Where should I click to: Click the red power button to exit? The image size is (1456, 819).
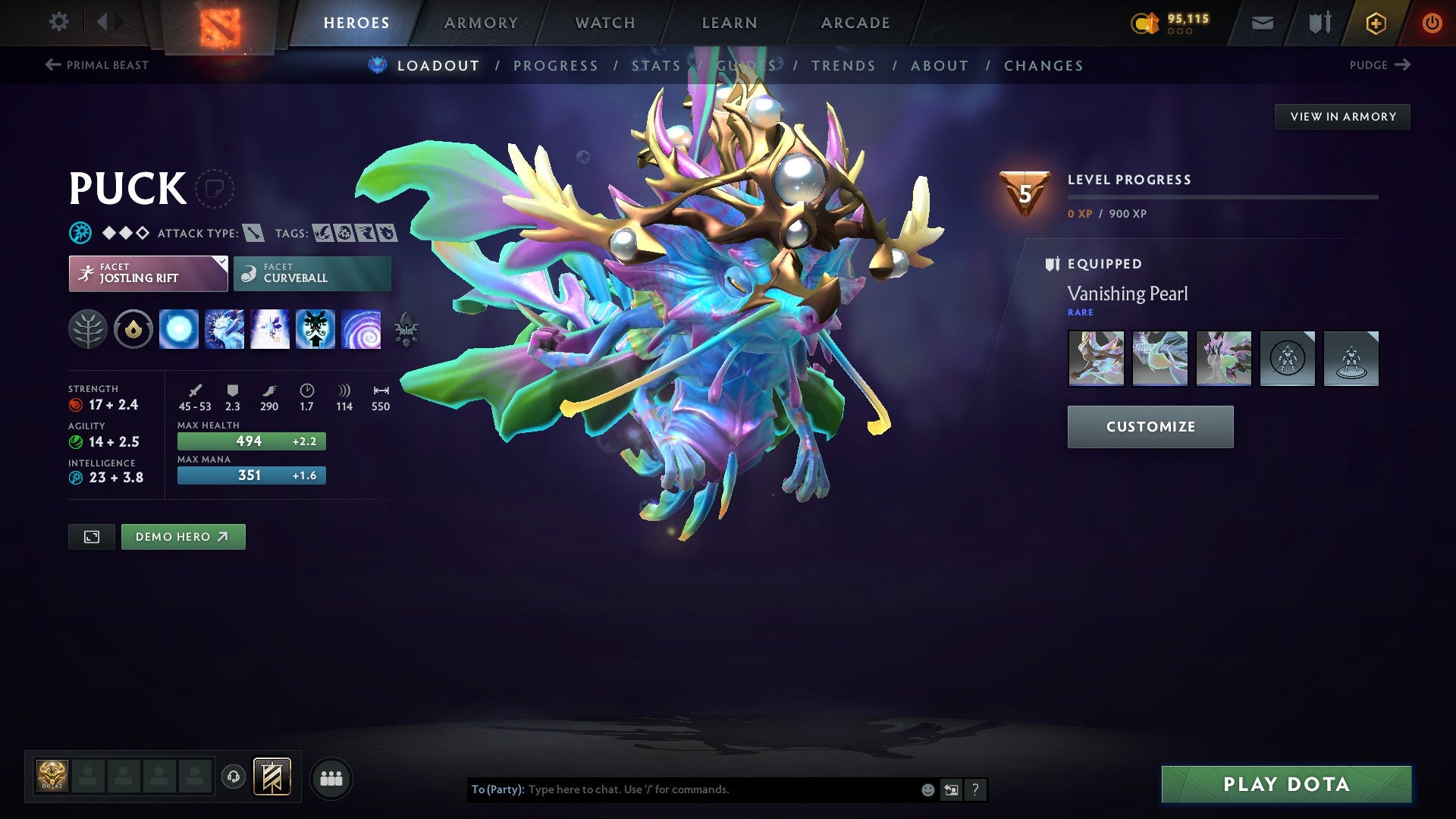(x=1432, y=22)
